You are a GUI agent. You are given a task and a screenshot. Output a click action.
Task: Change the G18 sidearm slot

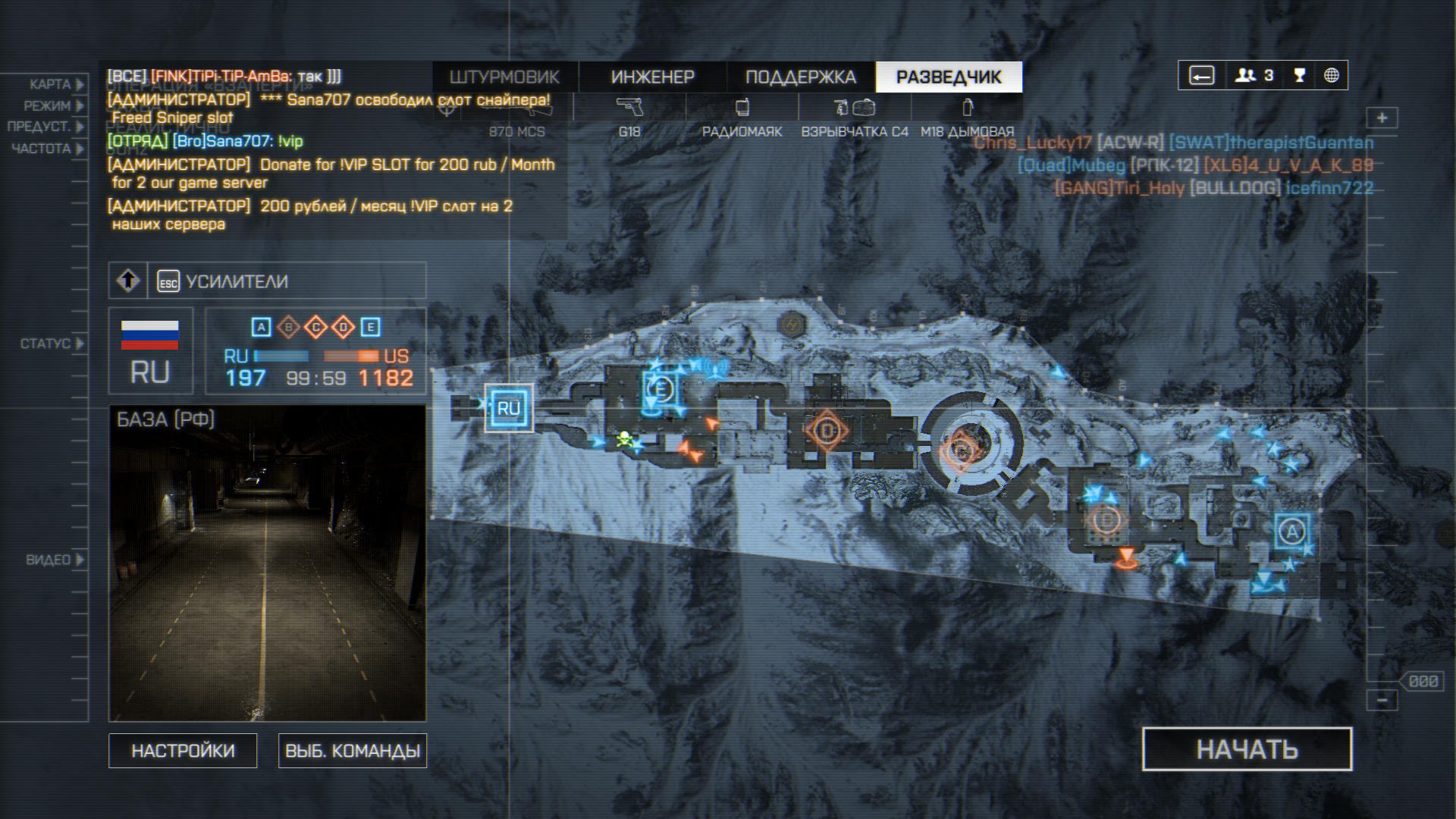click(629, 118)
